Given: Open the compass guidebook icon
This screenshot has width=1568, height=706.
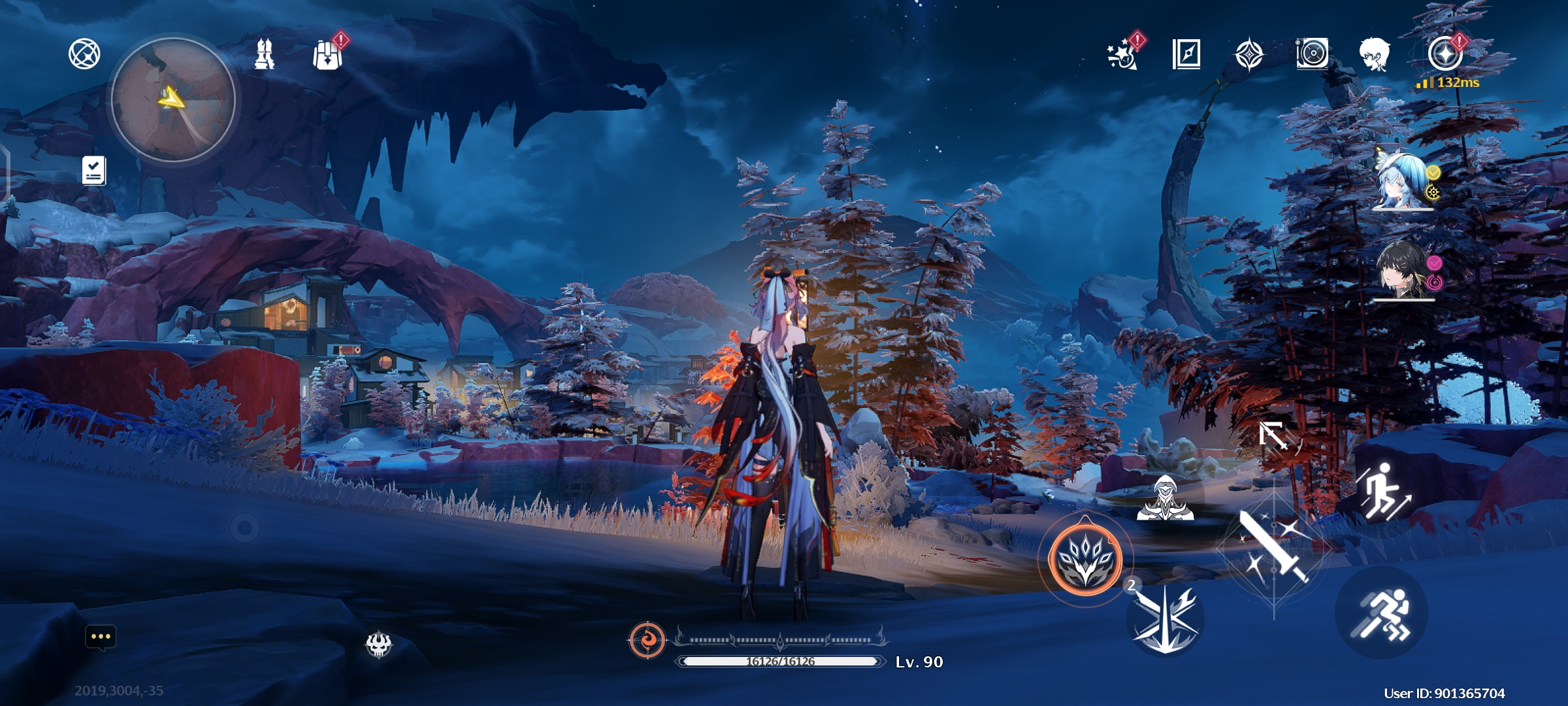Looking at the screenshot, I should point(1186,54).
